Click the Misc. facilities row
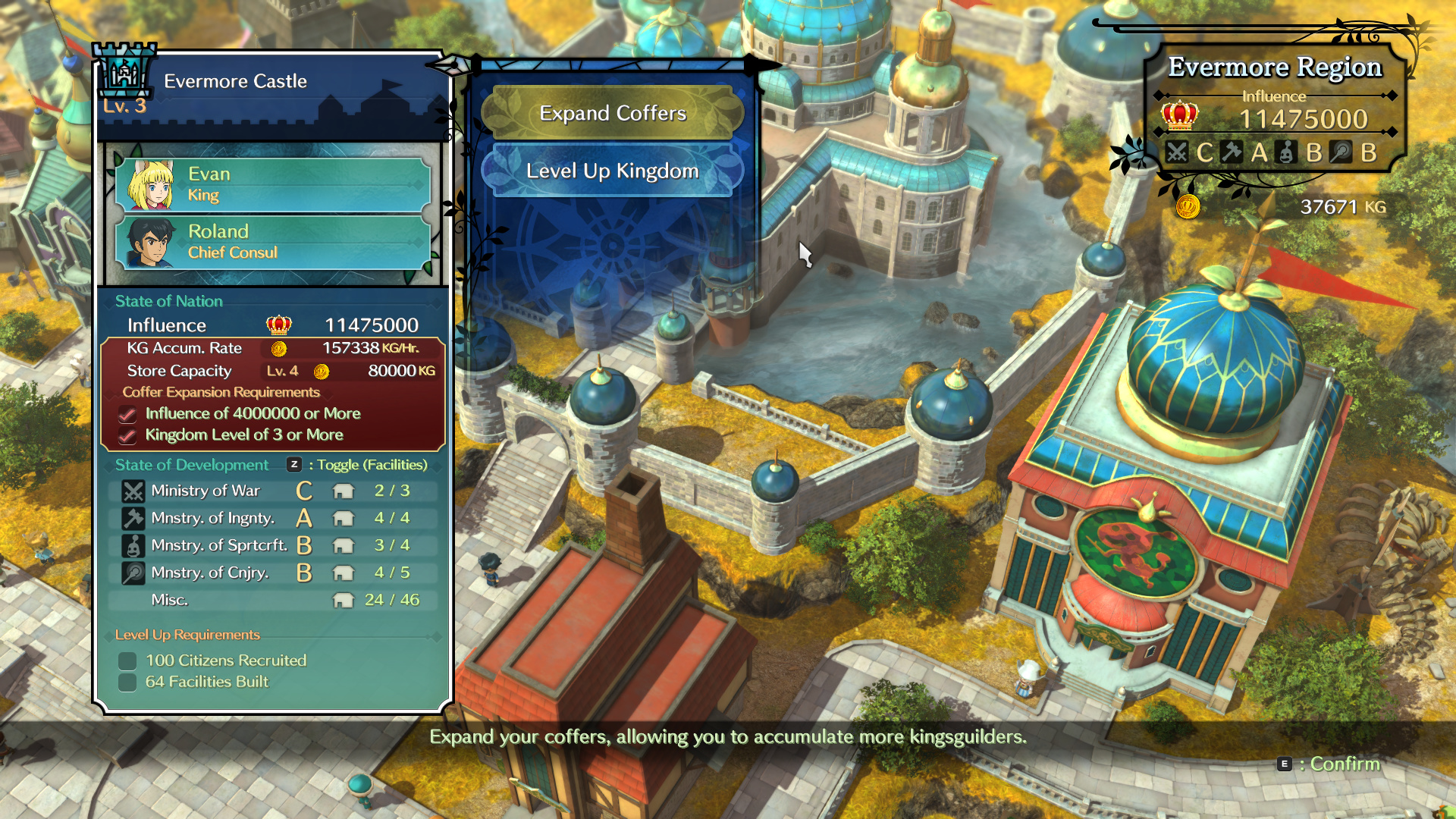1456x819 pixels. (273, 600)
